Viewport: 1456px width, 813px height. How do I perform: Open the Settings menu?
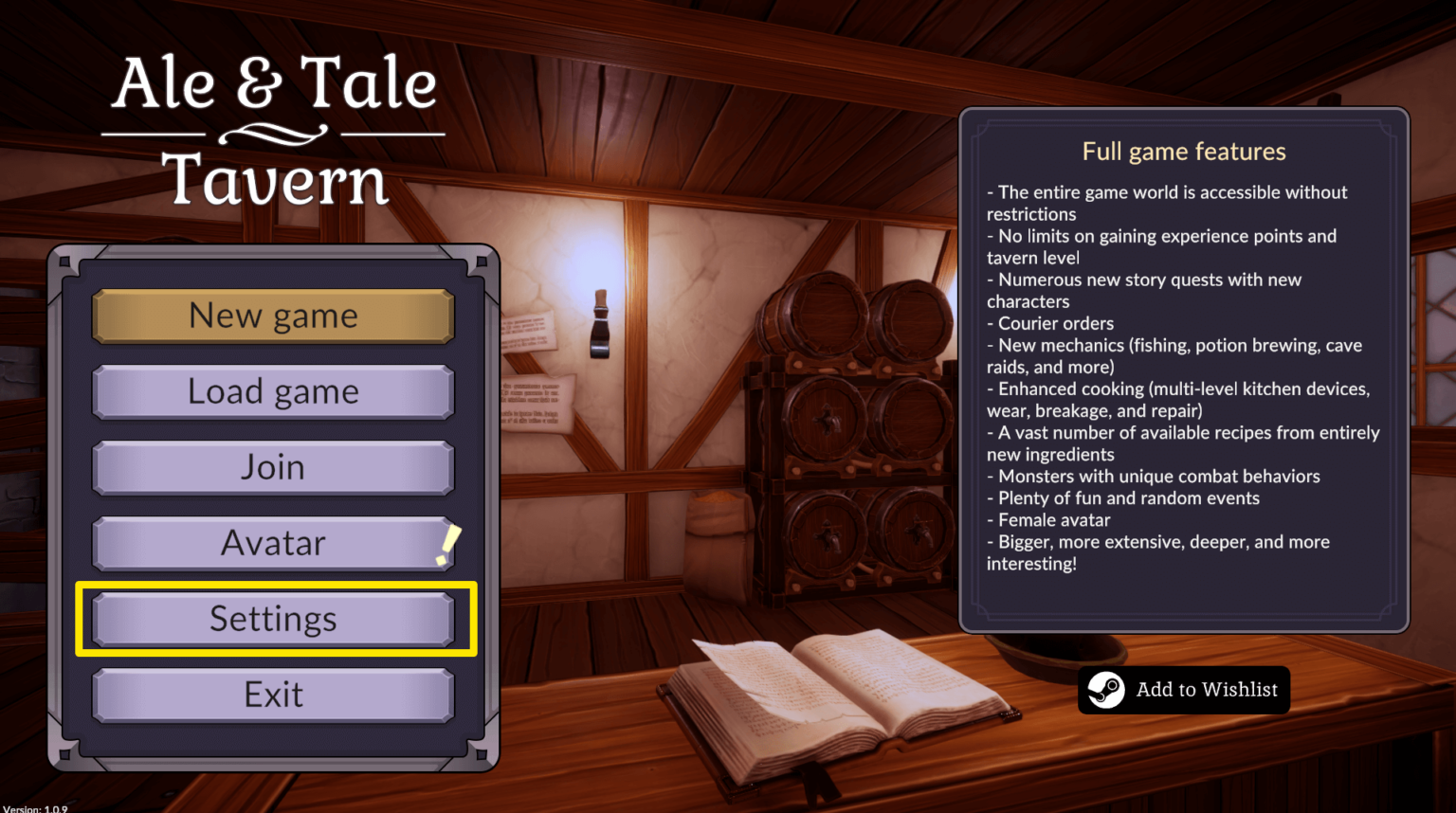click(273, 619)
